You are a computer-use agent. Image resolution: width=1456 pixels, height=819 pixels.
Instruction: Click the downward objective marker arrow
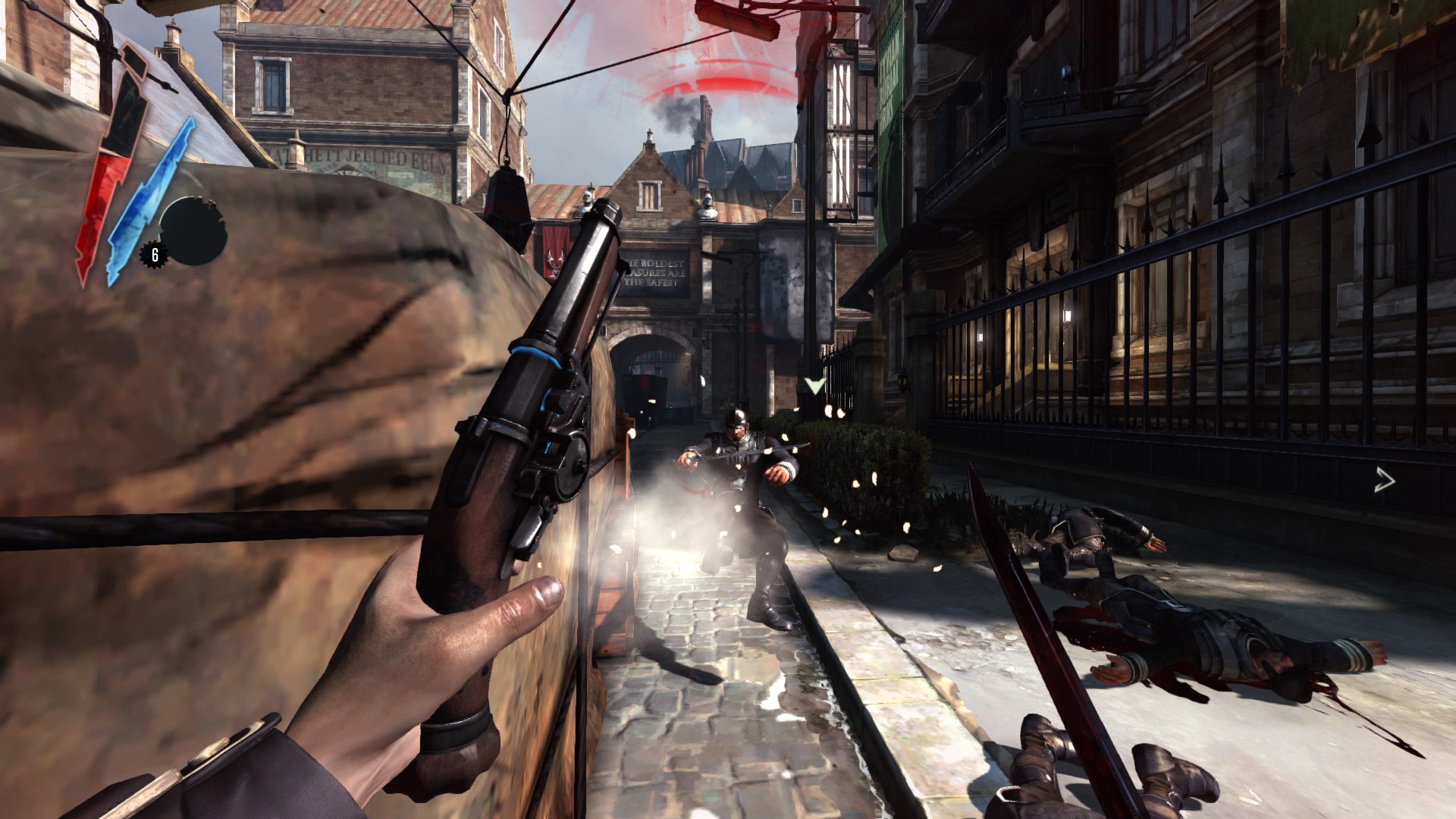coord(814,385)
